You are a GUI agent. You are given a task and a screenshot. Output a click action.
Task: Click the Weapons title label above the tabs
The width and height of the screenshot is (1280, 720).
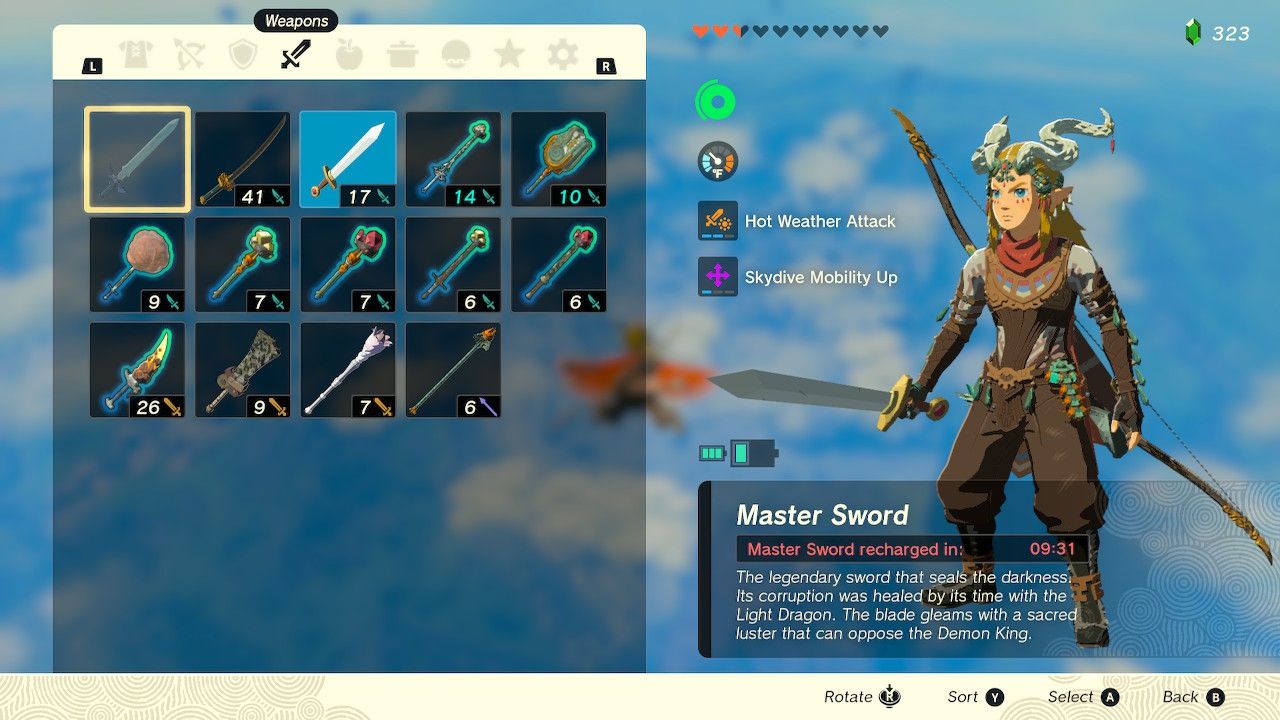pos(296,20)
